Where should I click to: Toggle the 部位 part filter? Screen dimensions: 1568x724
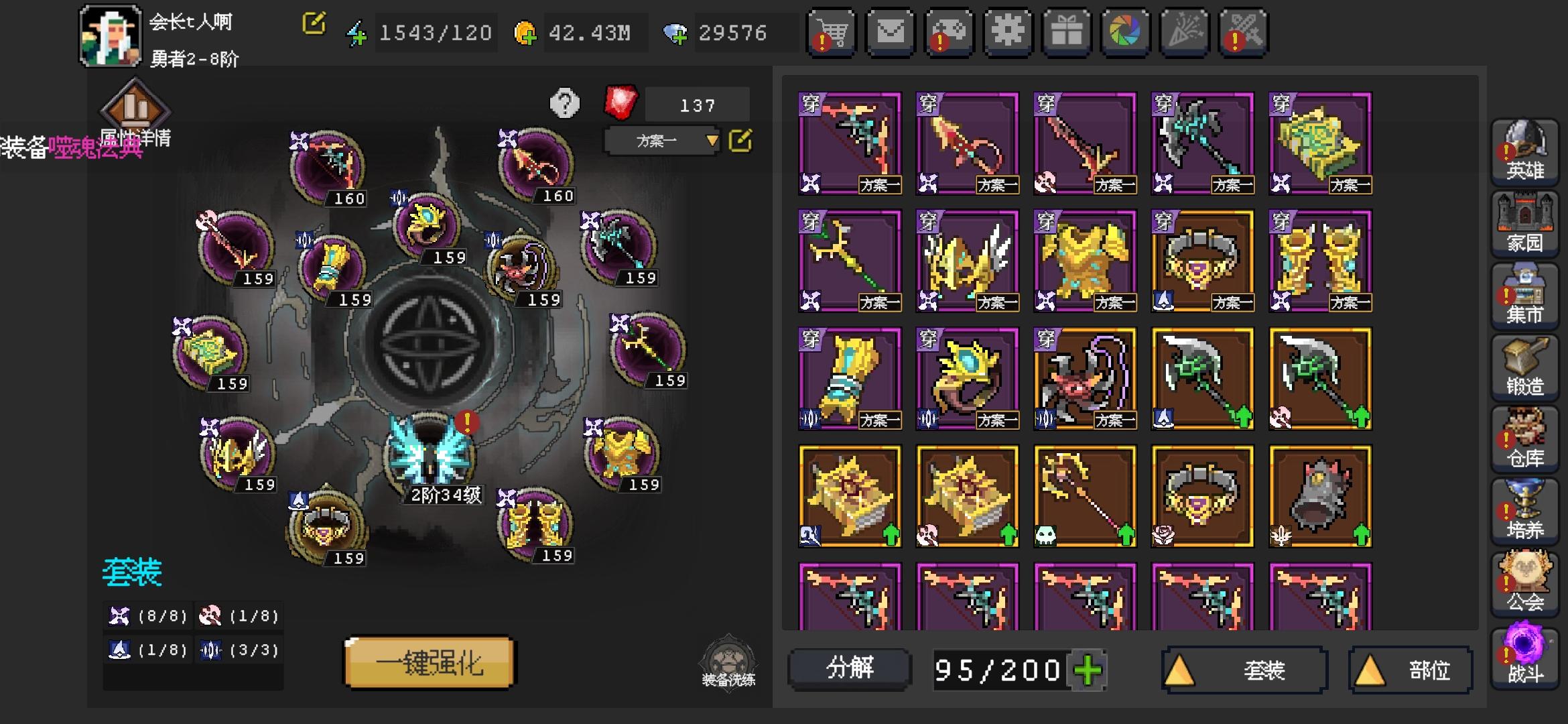coord(1411,670)
